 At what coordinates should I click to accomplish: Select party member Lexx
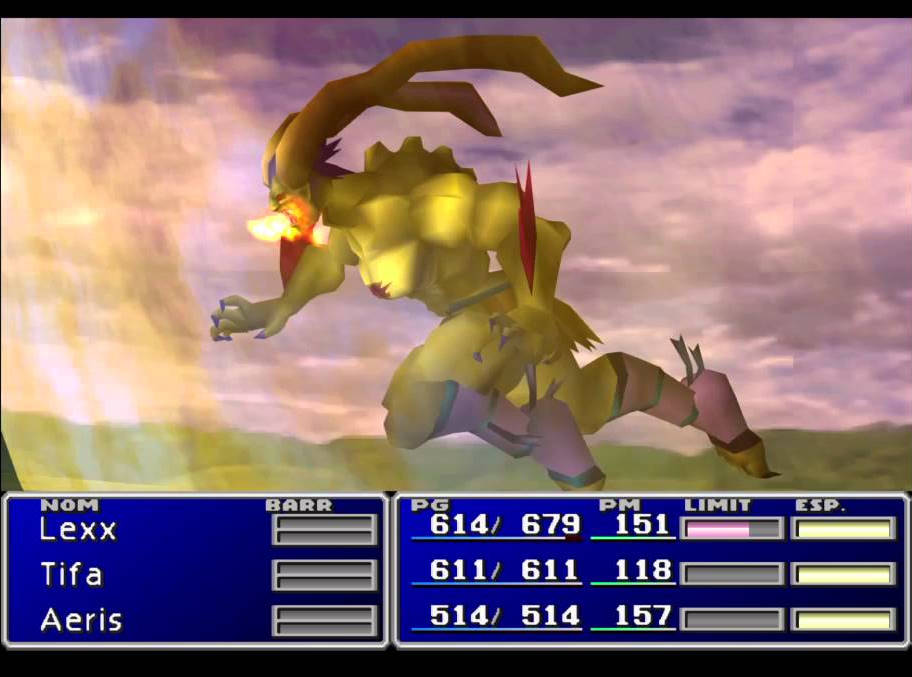pyautogui.click(x=78, y=529)
